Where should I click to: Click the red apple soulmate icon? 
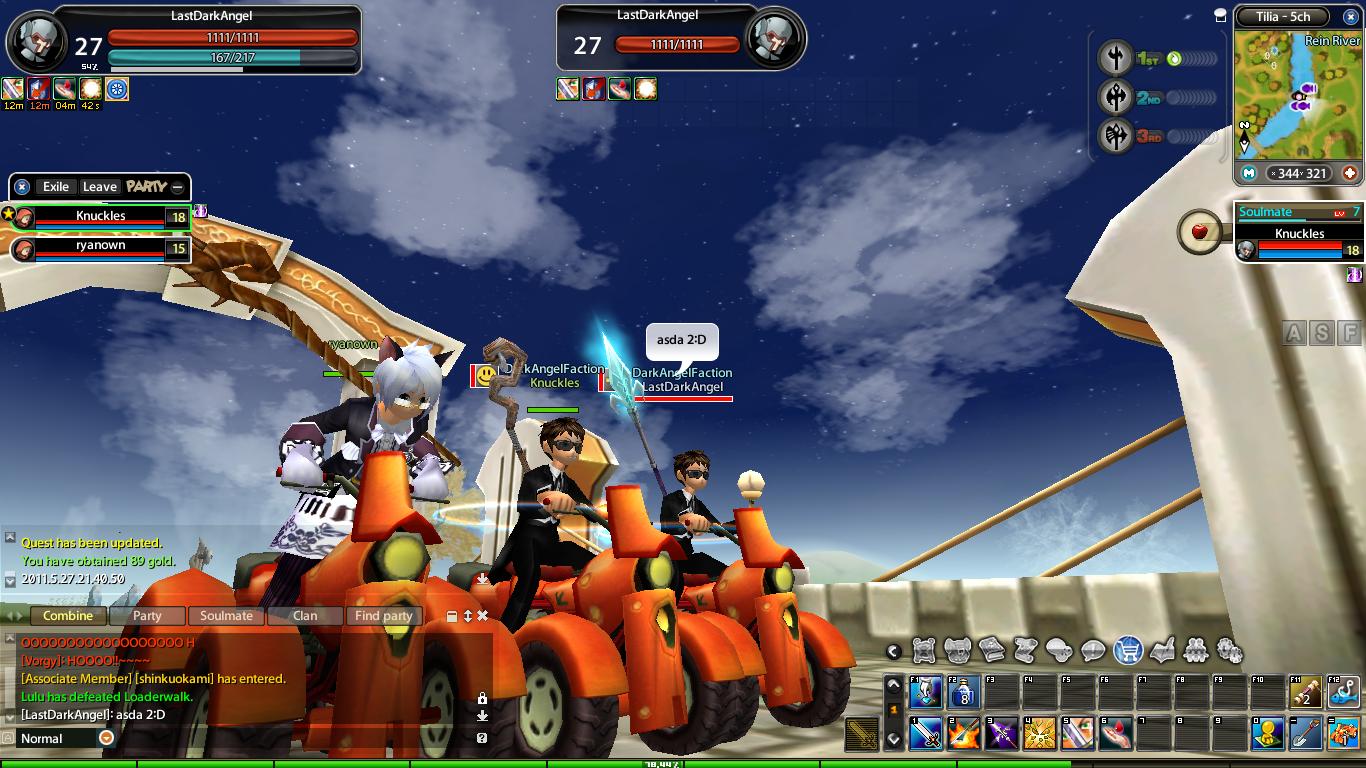click(1200, 233)
